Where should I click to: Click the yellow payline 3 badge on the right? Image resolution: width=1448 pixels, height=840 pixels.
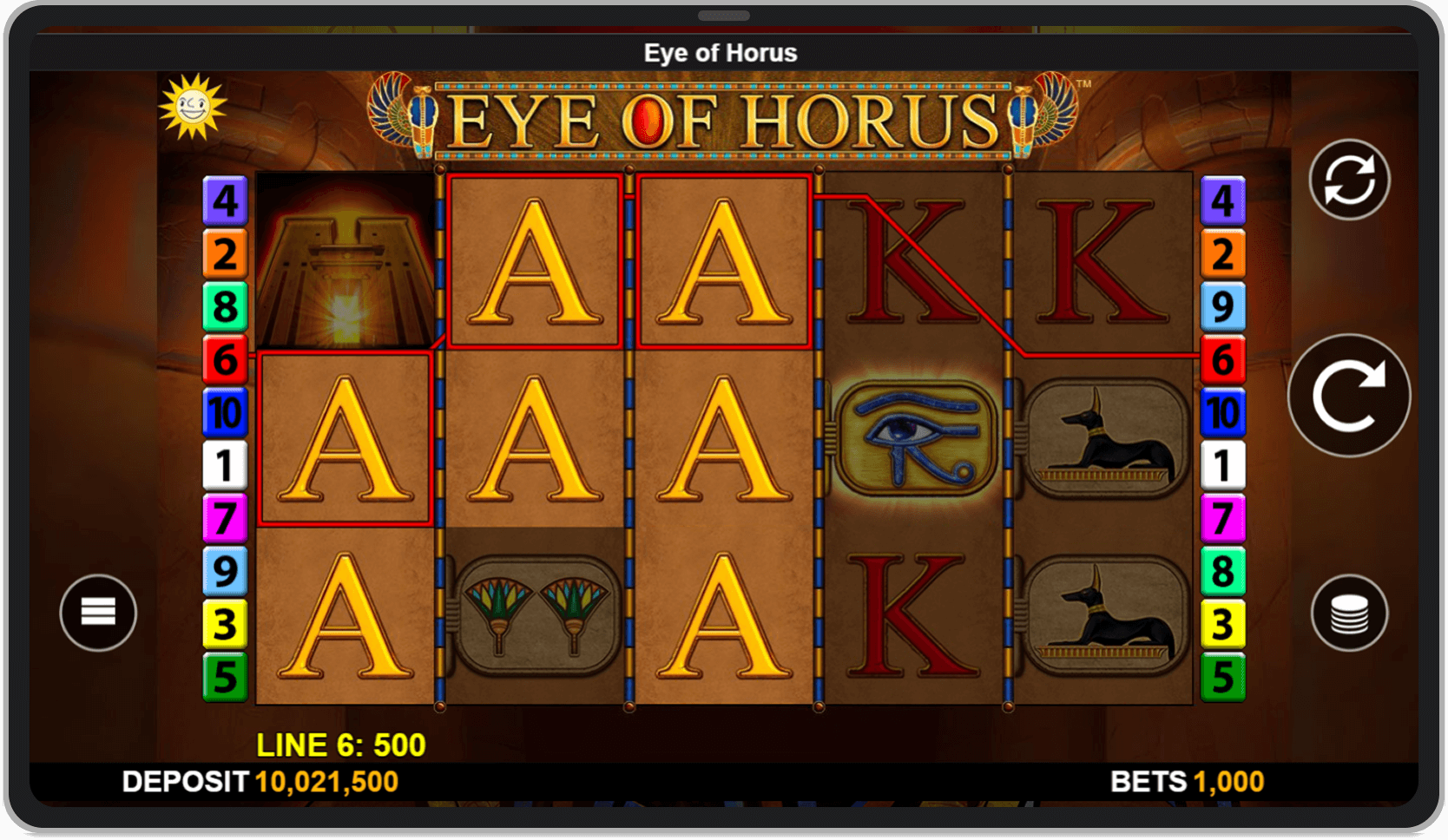[1223, 621]
